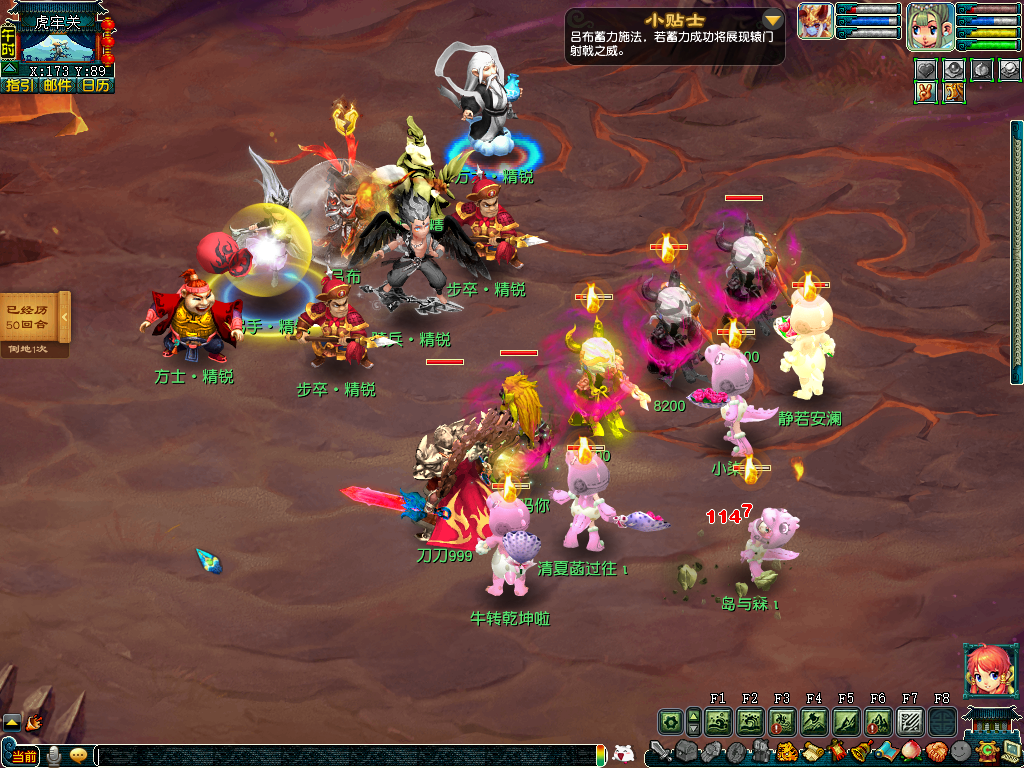
Task: Open the 指引 guide button
Action: (19, 85)
